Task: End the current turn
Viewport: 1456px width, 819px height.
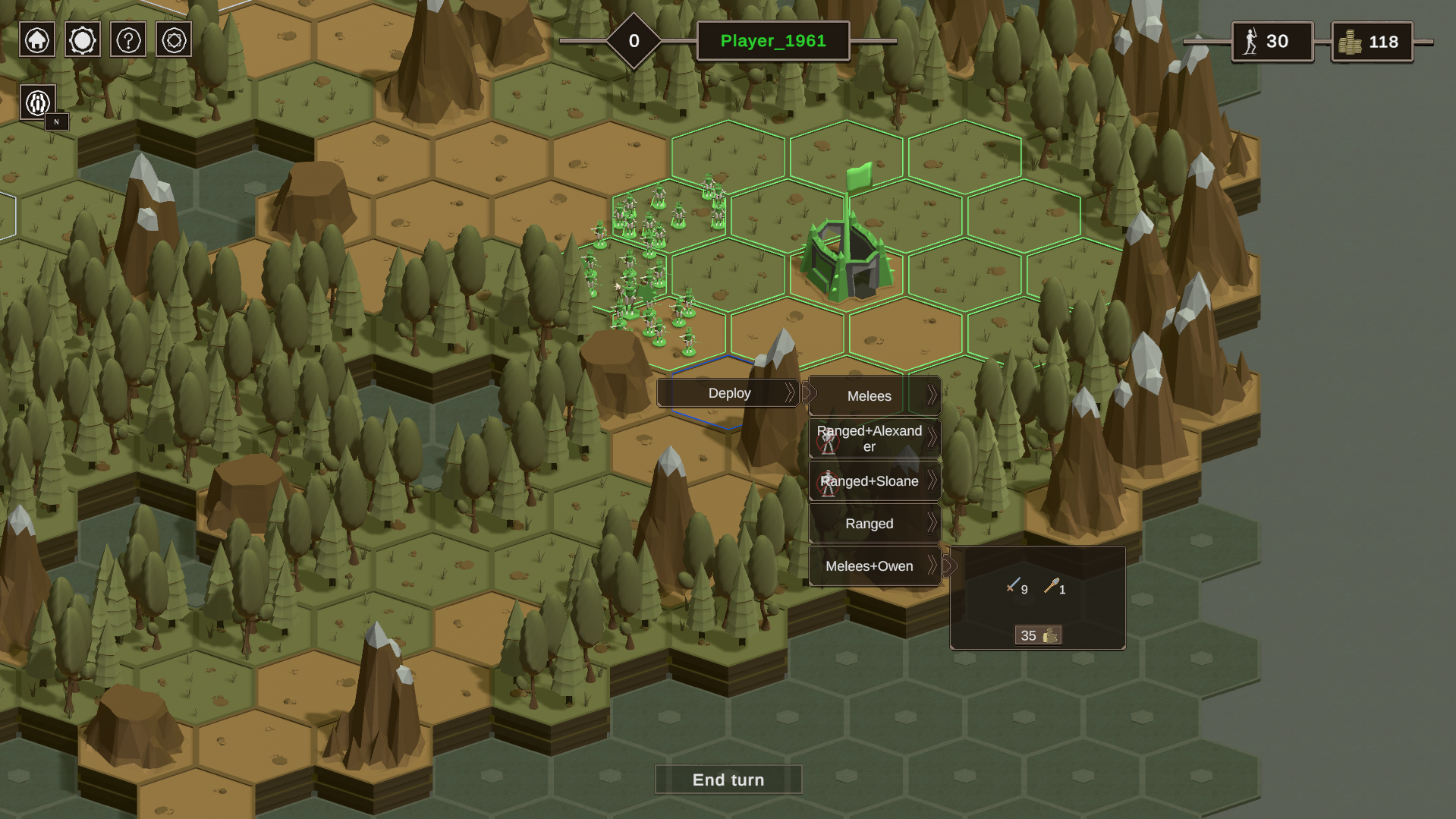Action: pyautogui.click(x=728, y=780)
